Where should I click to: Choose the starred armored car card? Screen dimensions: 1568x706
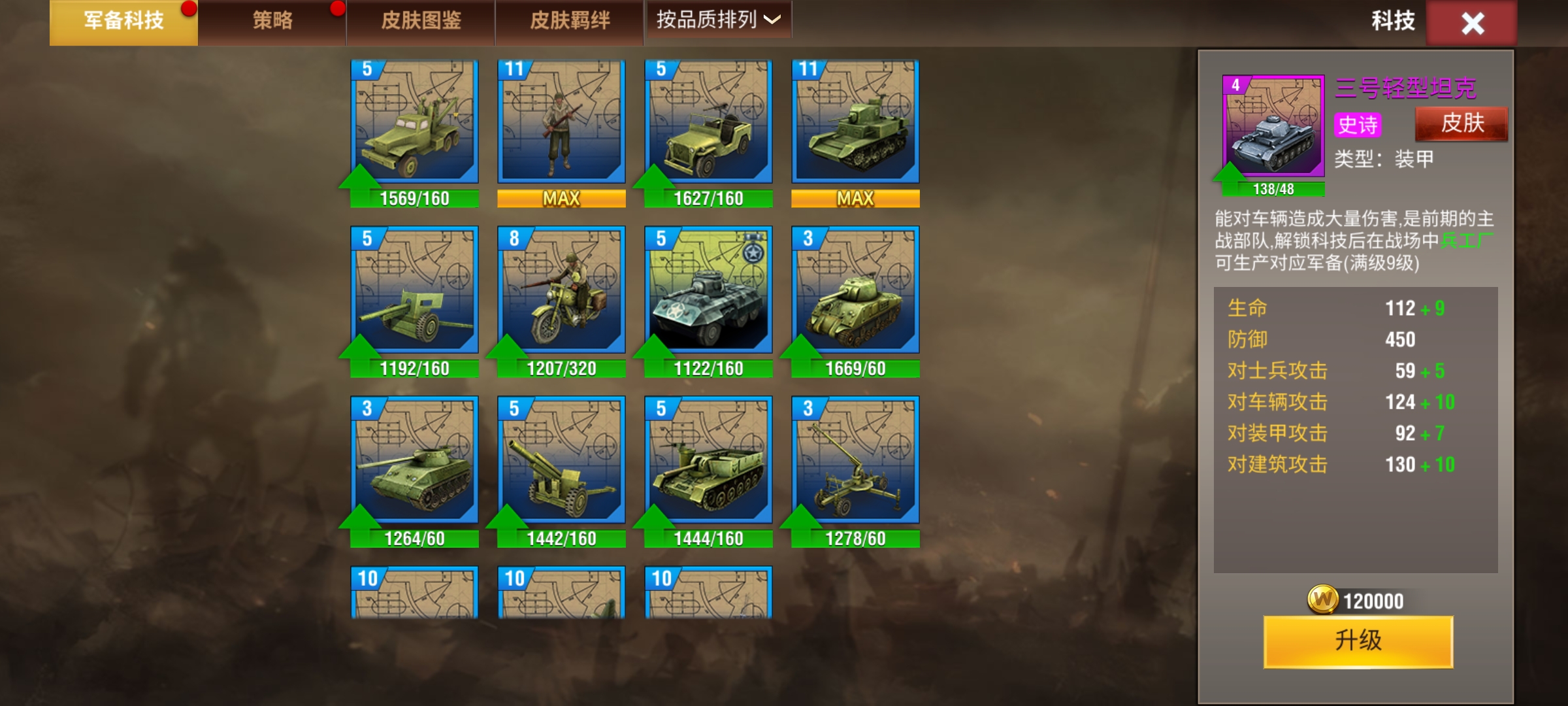[x=708, y=291]
